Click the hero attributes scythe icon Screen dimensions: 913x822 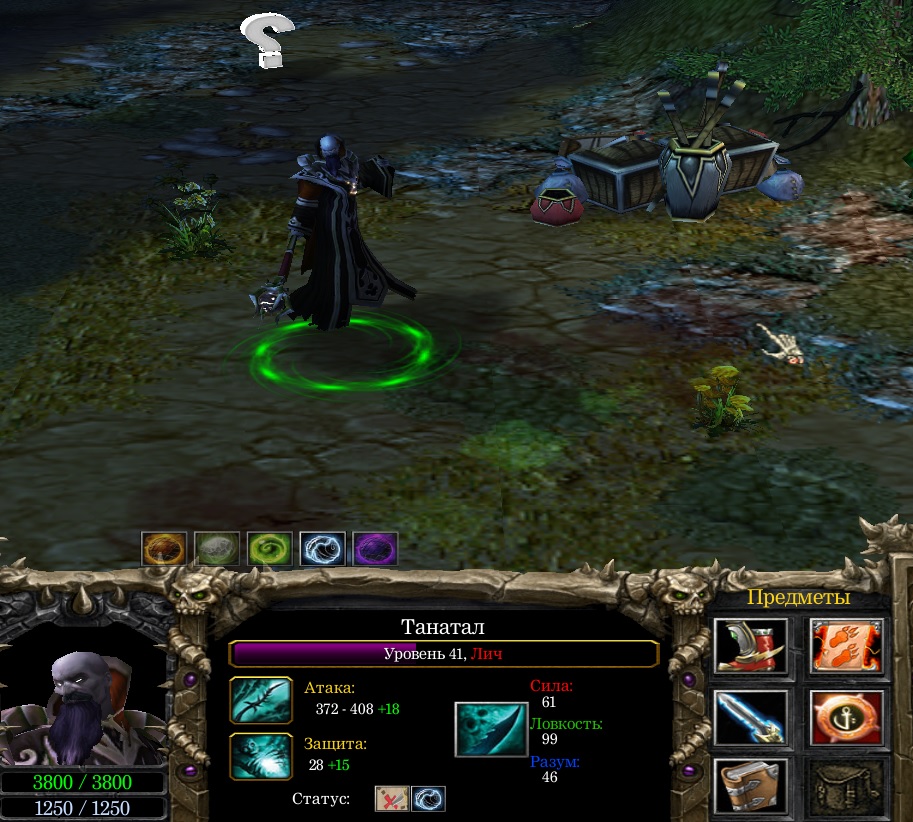(491, 729)
